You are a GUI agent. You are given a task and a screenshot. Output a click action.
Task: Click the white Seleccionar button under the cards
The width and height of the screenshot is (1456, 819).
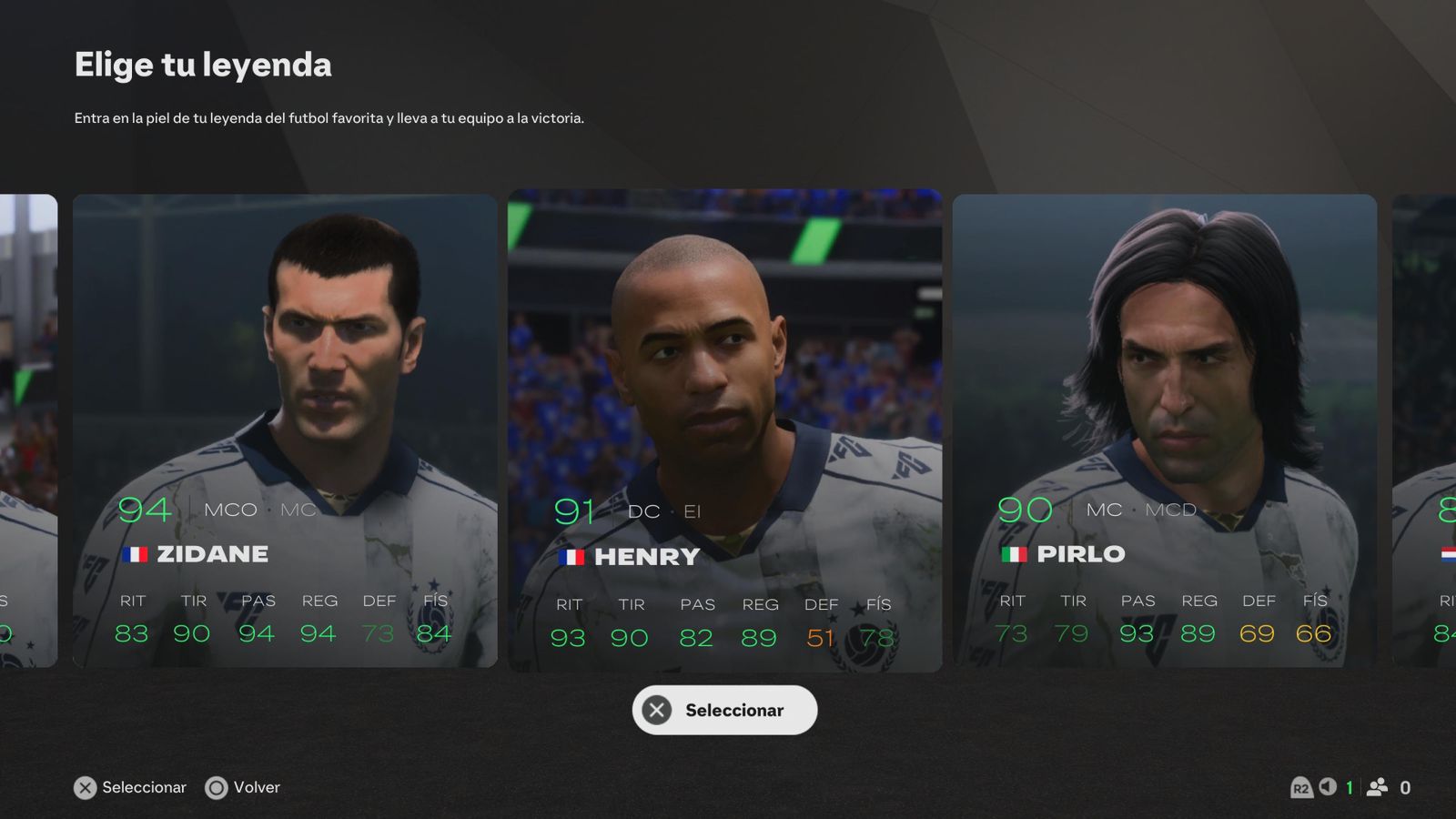(724, 710)
